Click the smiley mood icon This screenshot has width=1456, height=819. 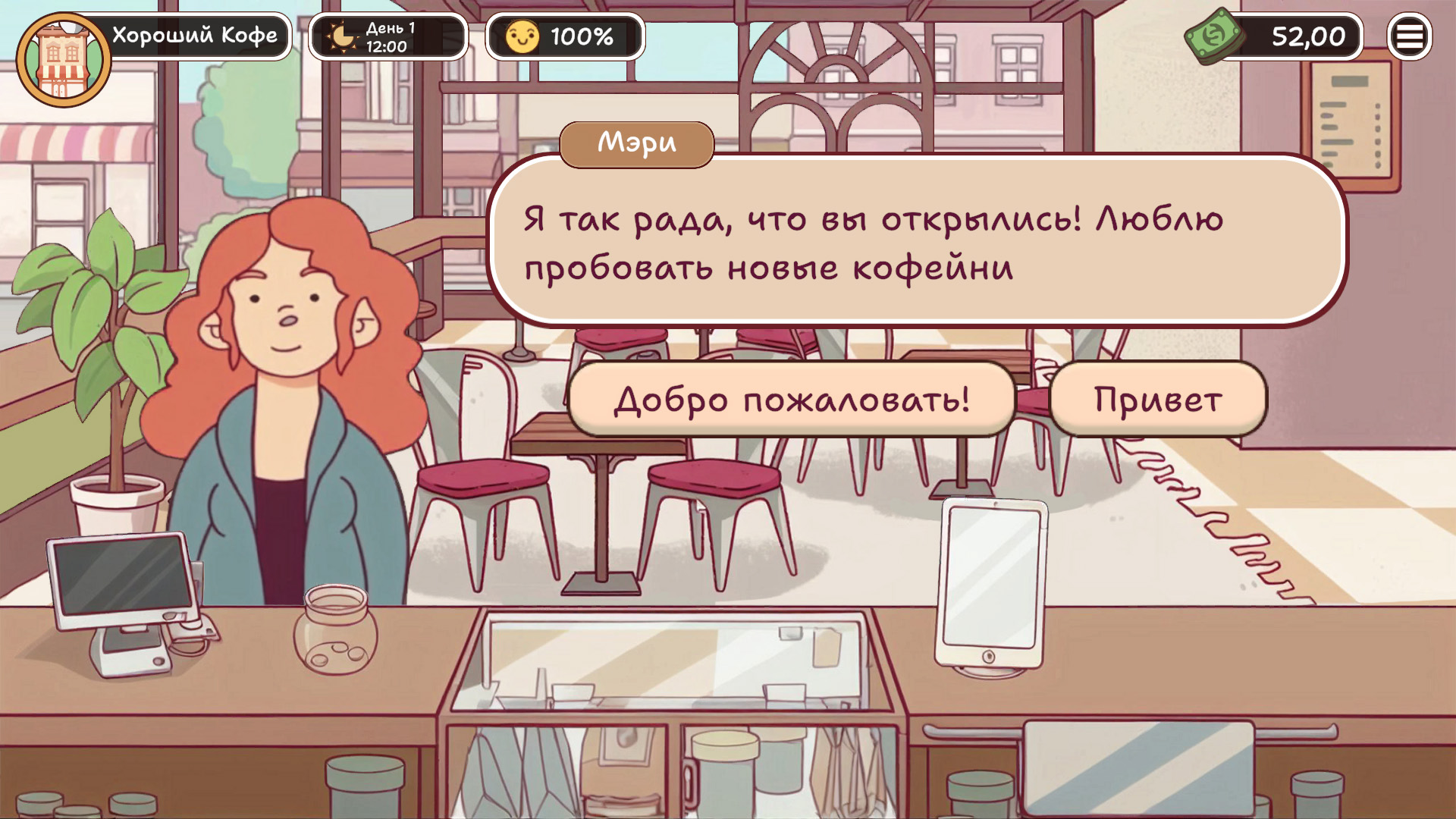pos(525,35)
